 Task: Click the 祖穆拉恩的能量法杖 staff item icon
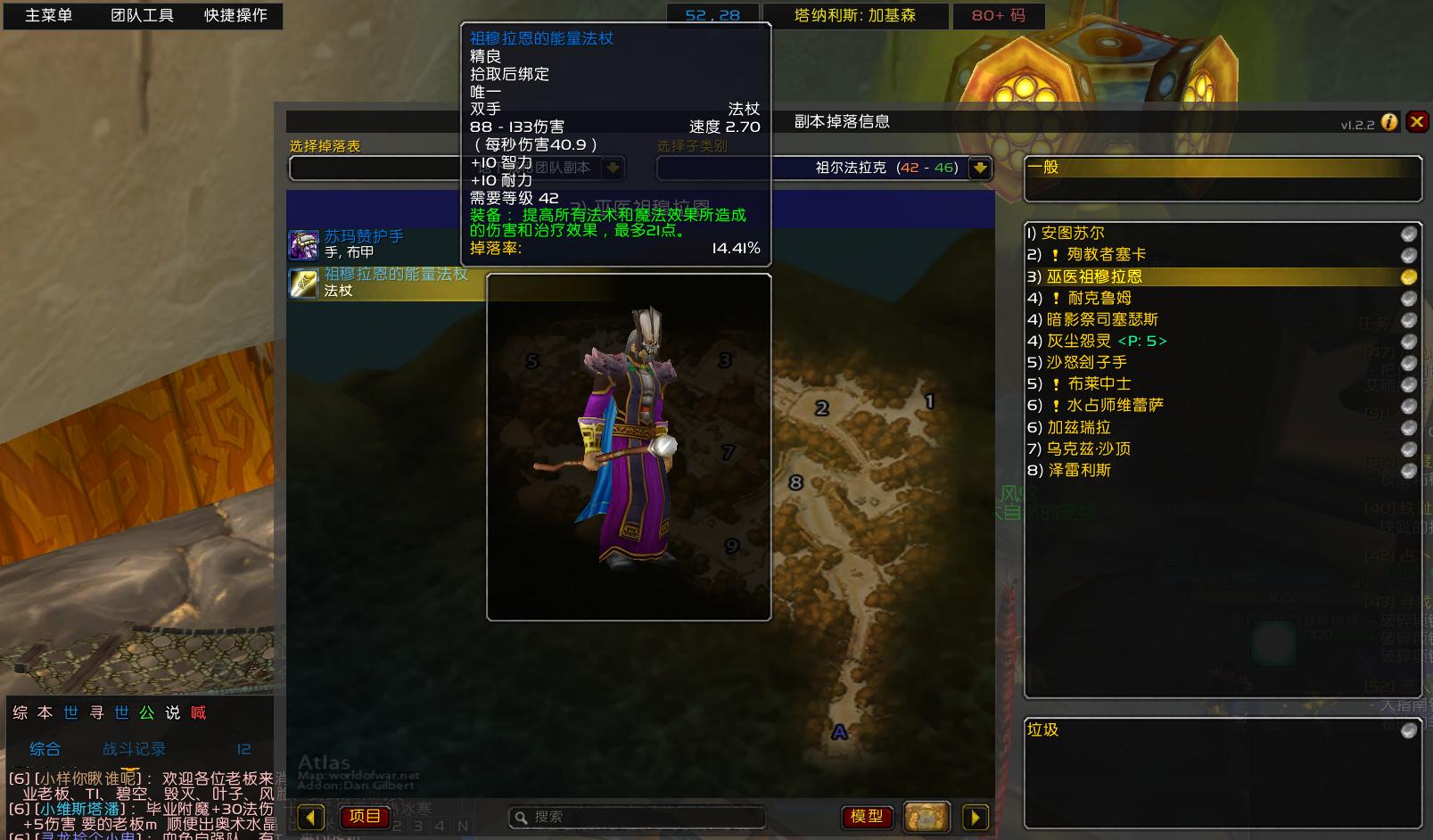tap(303, 283)
